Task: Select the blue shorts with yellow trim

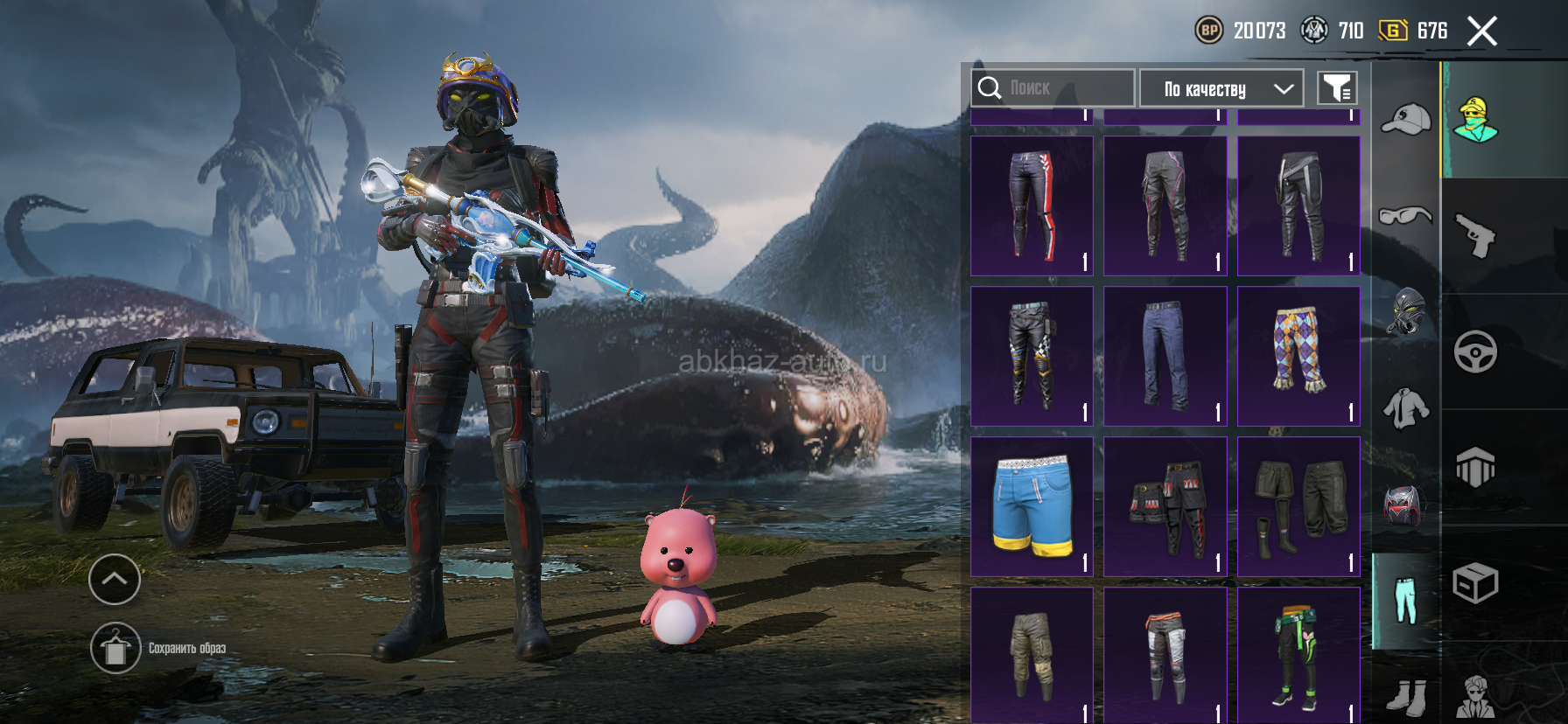Action: pyautogui.click(x=1032, y=506)
